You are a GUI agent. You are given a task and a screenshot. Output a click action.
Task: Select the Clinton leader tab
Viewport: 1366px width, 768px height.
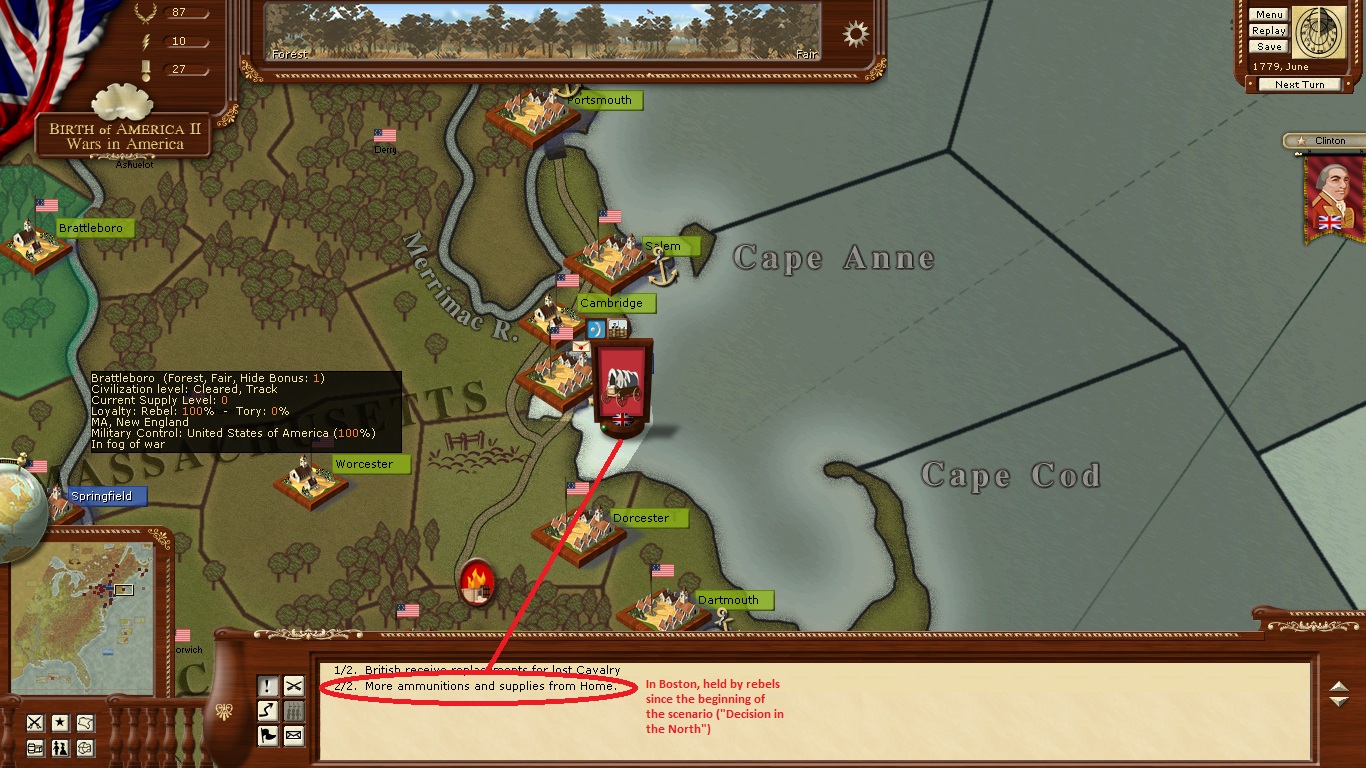[1323, 141]
